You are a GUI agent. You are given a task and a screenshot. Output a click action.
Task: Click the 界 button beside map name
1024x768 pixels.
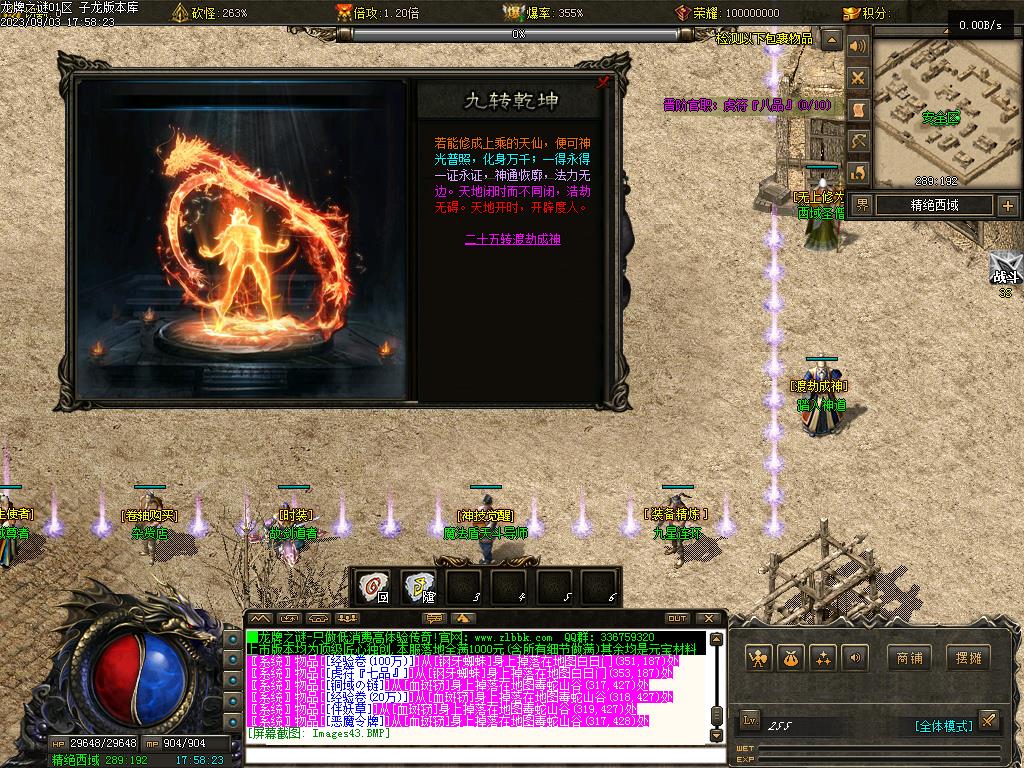click(x=862, y=205)
